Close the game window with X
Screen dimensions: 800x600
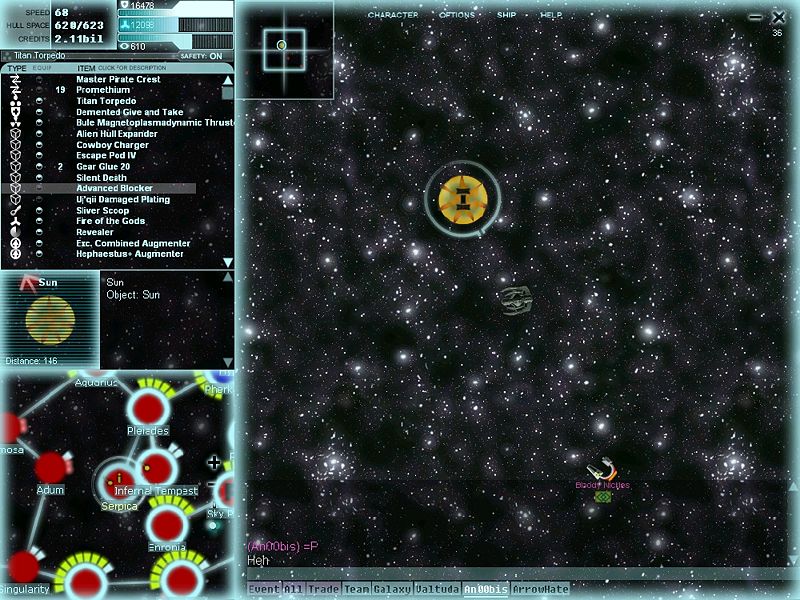[780, 17]
